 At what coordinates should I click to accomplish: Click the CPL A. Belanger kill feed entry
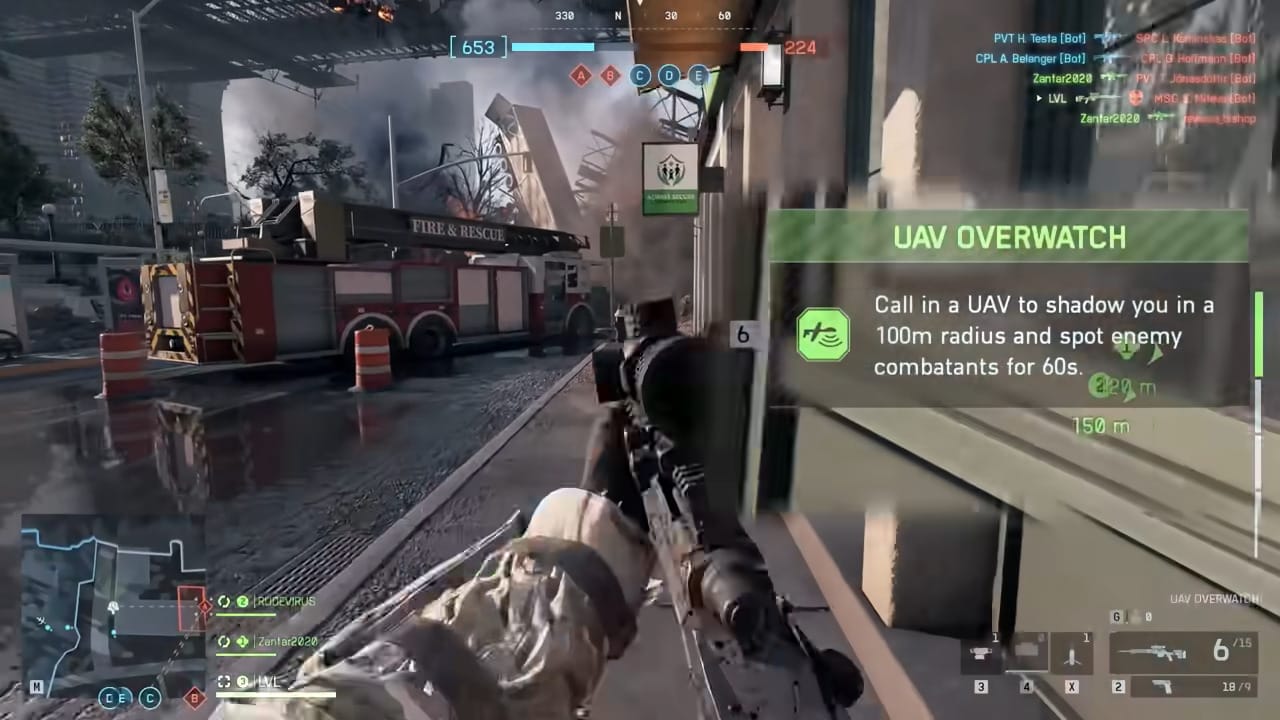[x=1030, y=59]
